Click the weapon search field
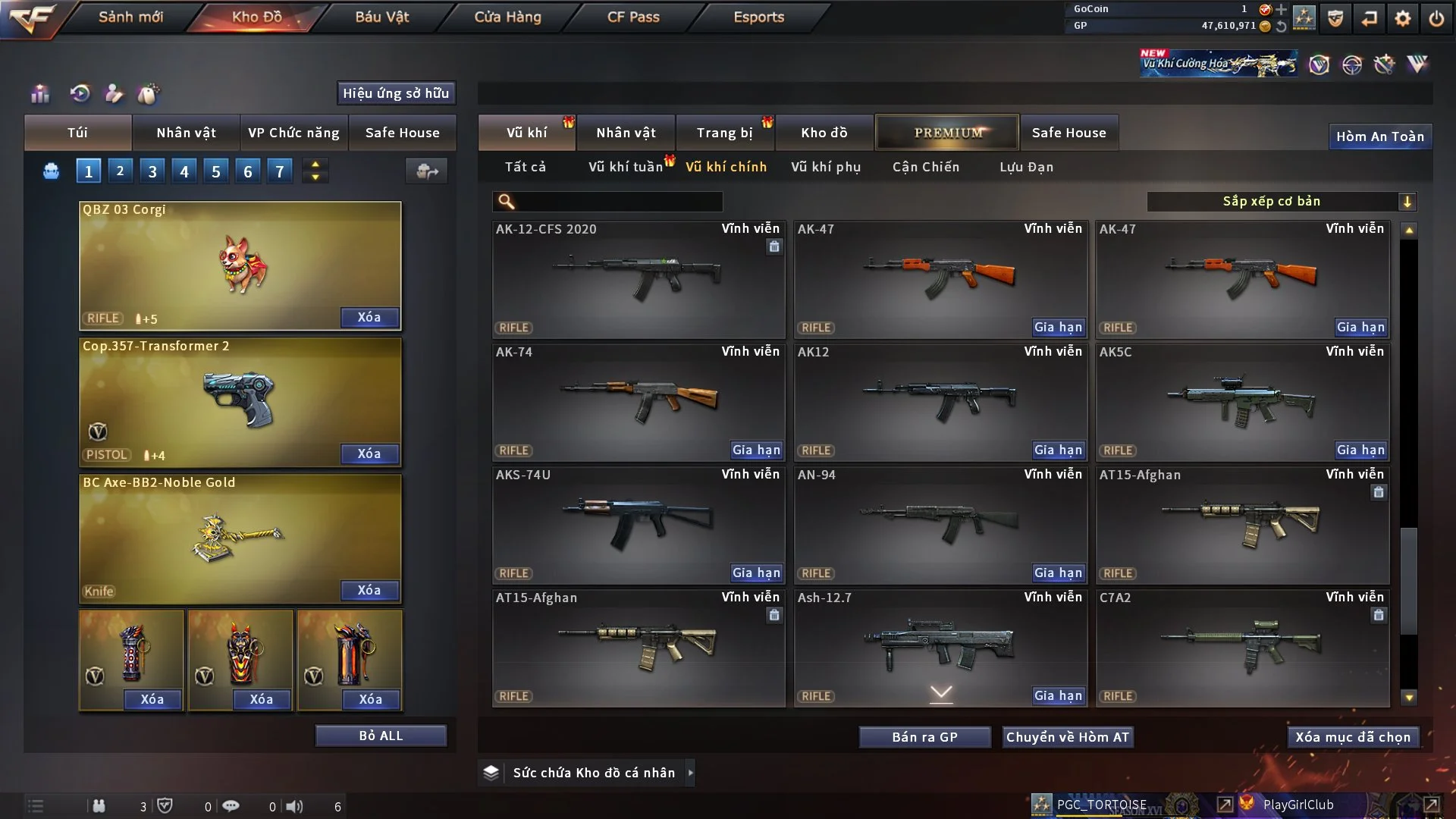Screen dimensions: 1456x819 [x=618, y=202]
